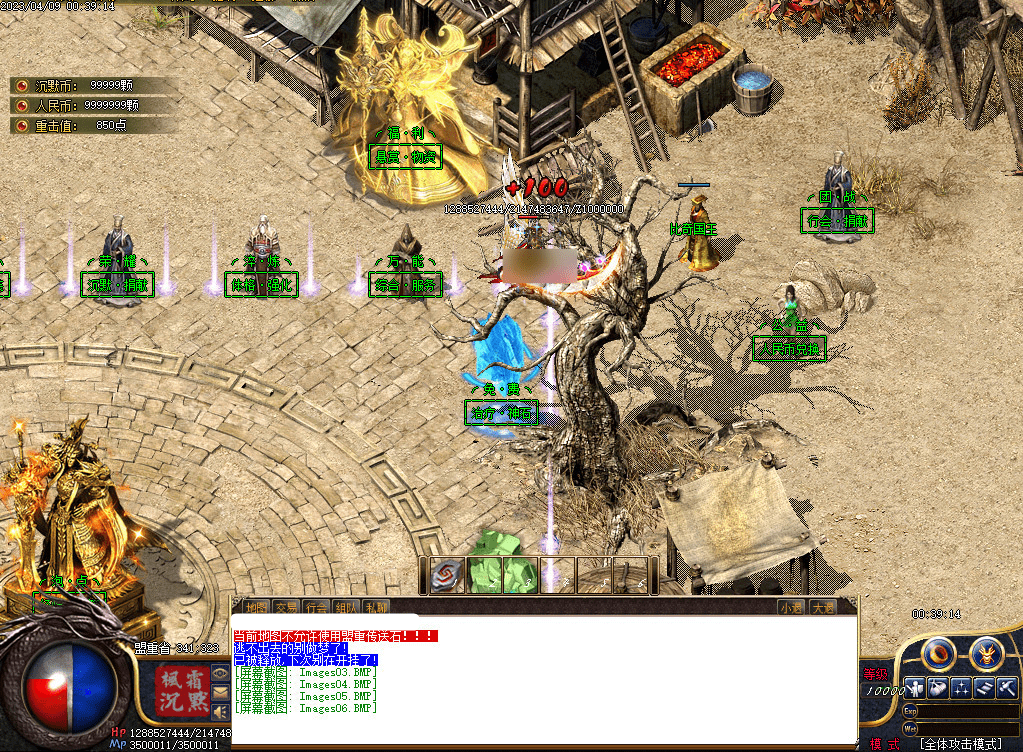The image size is (1023, 752).
Task: Open the golden helmet icon button
Action: (986, 653)
